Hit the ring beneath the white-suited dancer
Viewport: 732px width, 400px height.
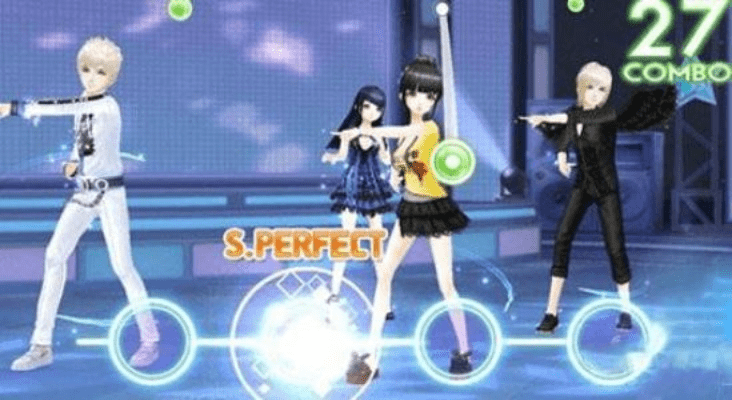click(x=151, y=340)
